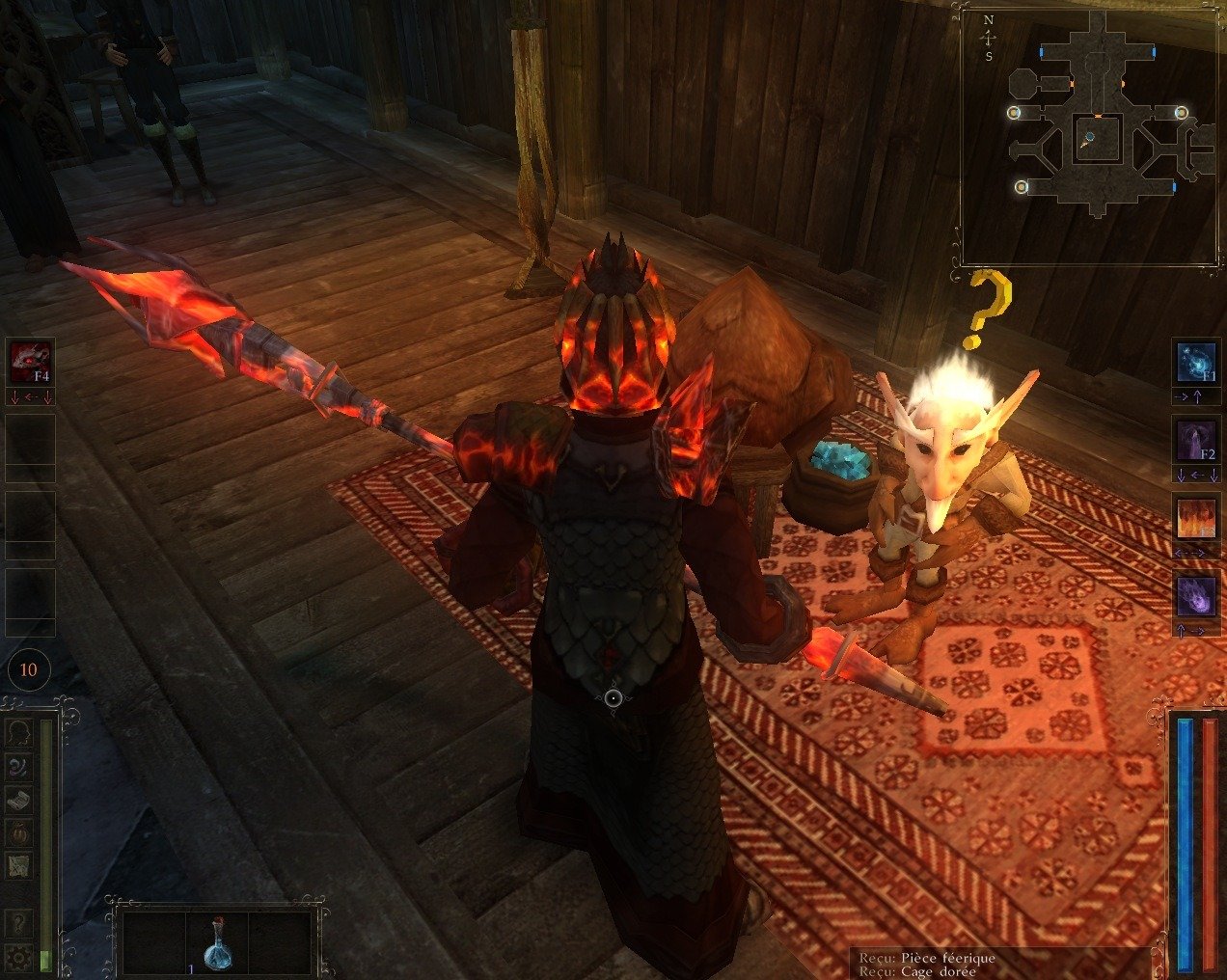1227x980 pixels.
Task: Activate the red skull F4 ability
Action: pyautogui.click(x=29, y=361)
